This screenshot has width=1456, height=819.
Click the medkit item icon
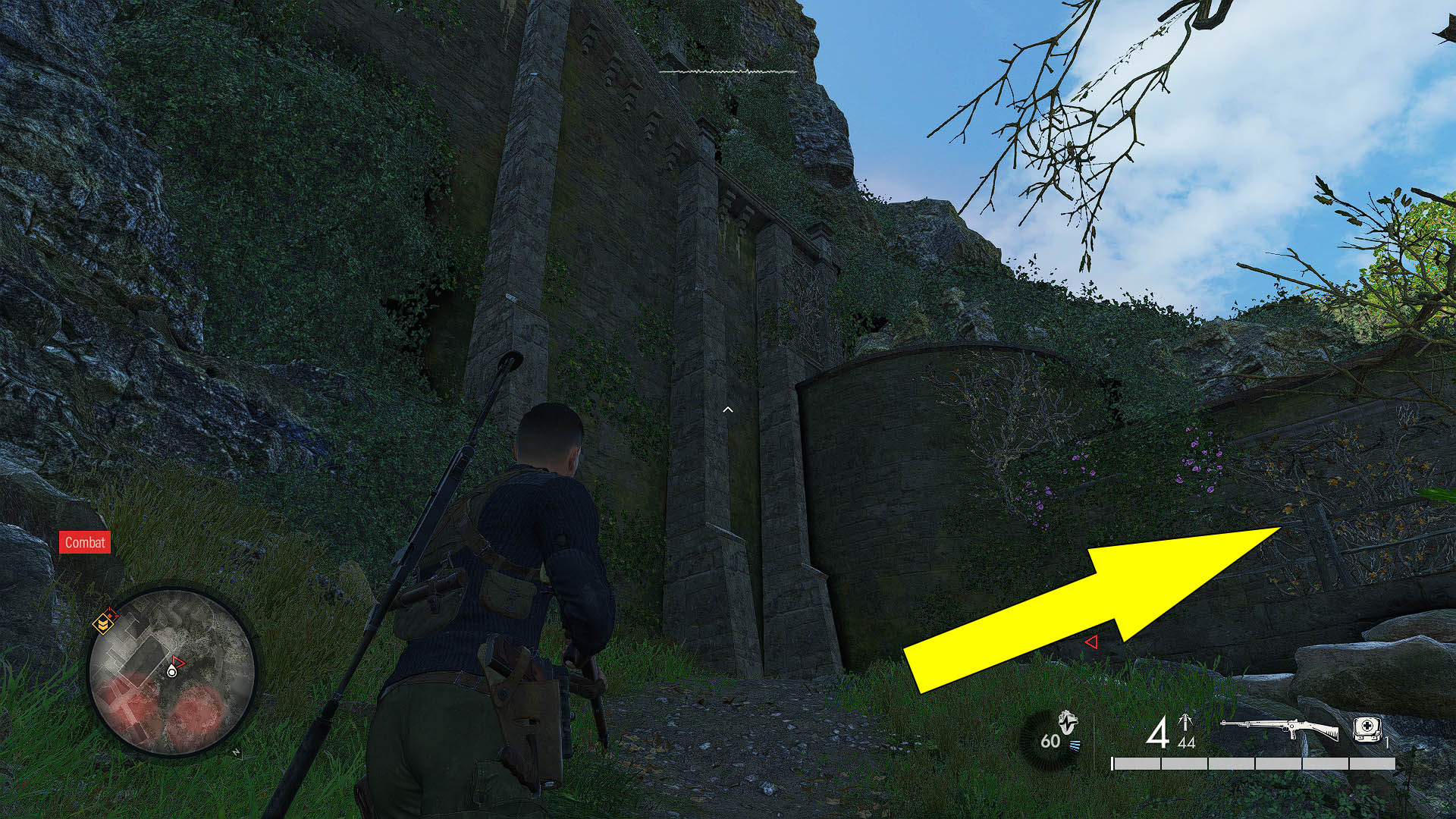point(1368,728)
